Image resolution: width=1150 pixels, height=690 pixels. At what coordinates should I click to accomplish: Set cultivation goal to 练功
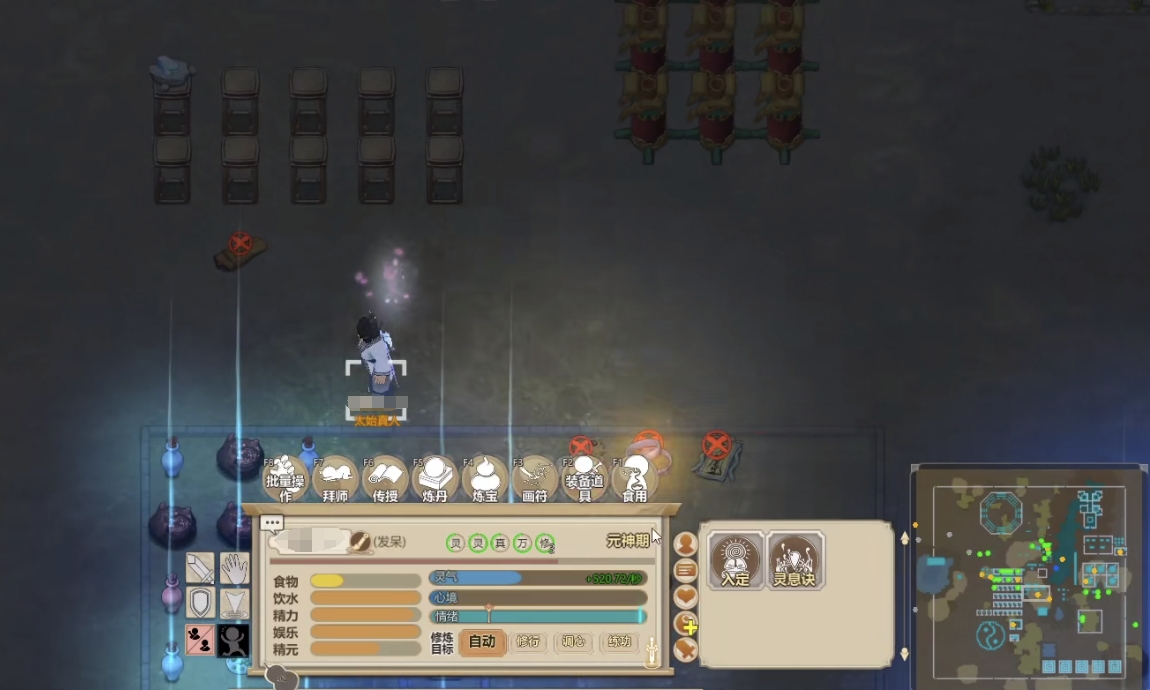click(x=620, y=642)
